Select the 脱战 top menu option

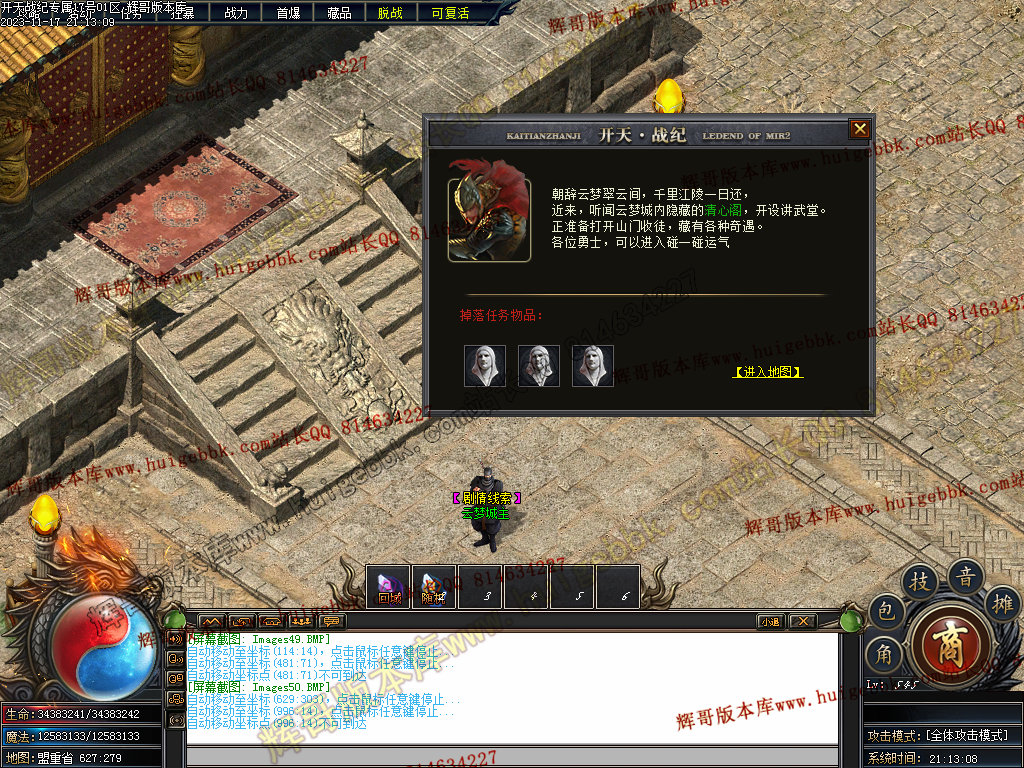[x=391, y=13]
